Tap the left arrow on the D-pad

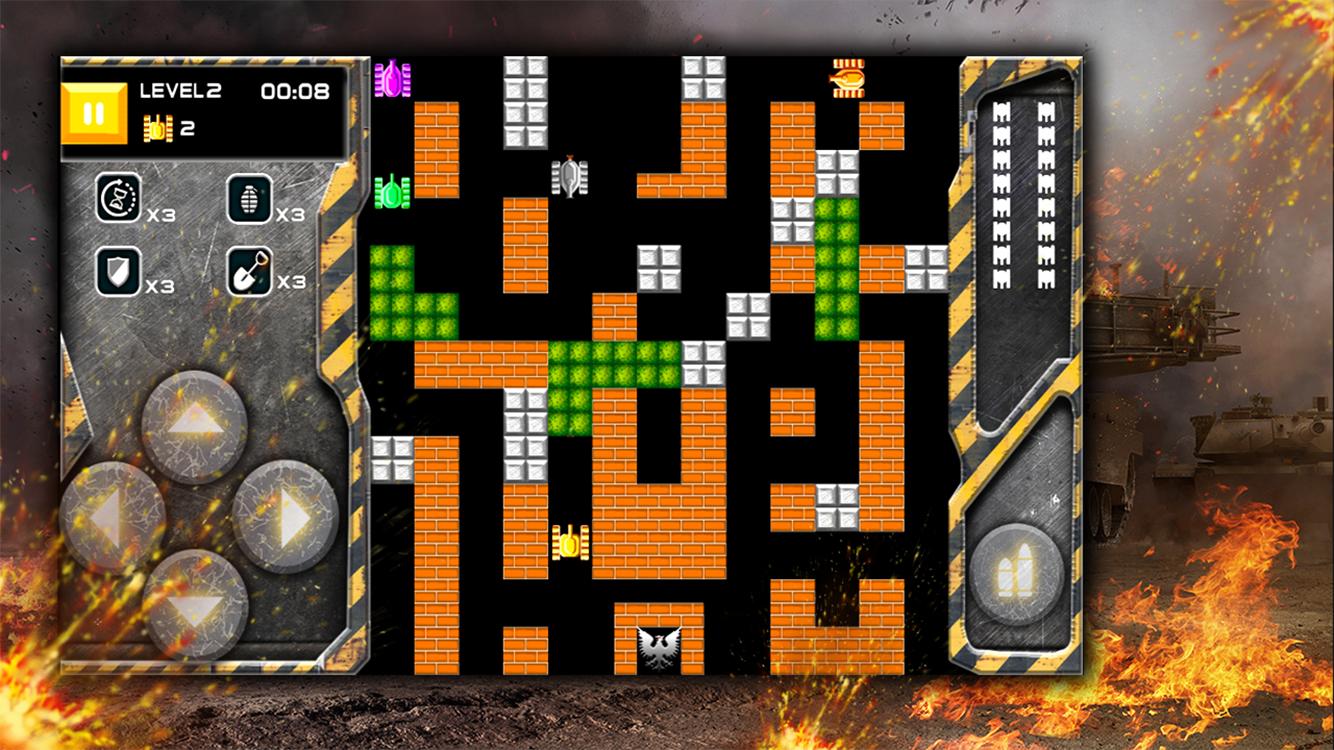tap(112, 517)
